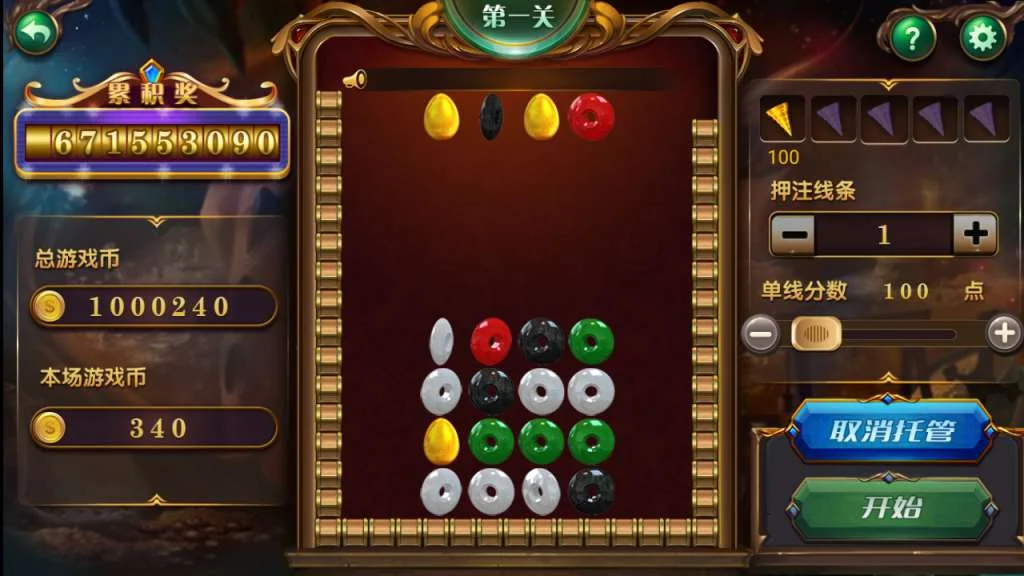Click the single-line score slider handle
Viewport: 1024px width, 576px height.
pos(816,334)
